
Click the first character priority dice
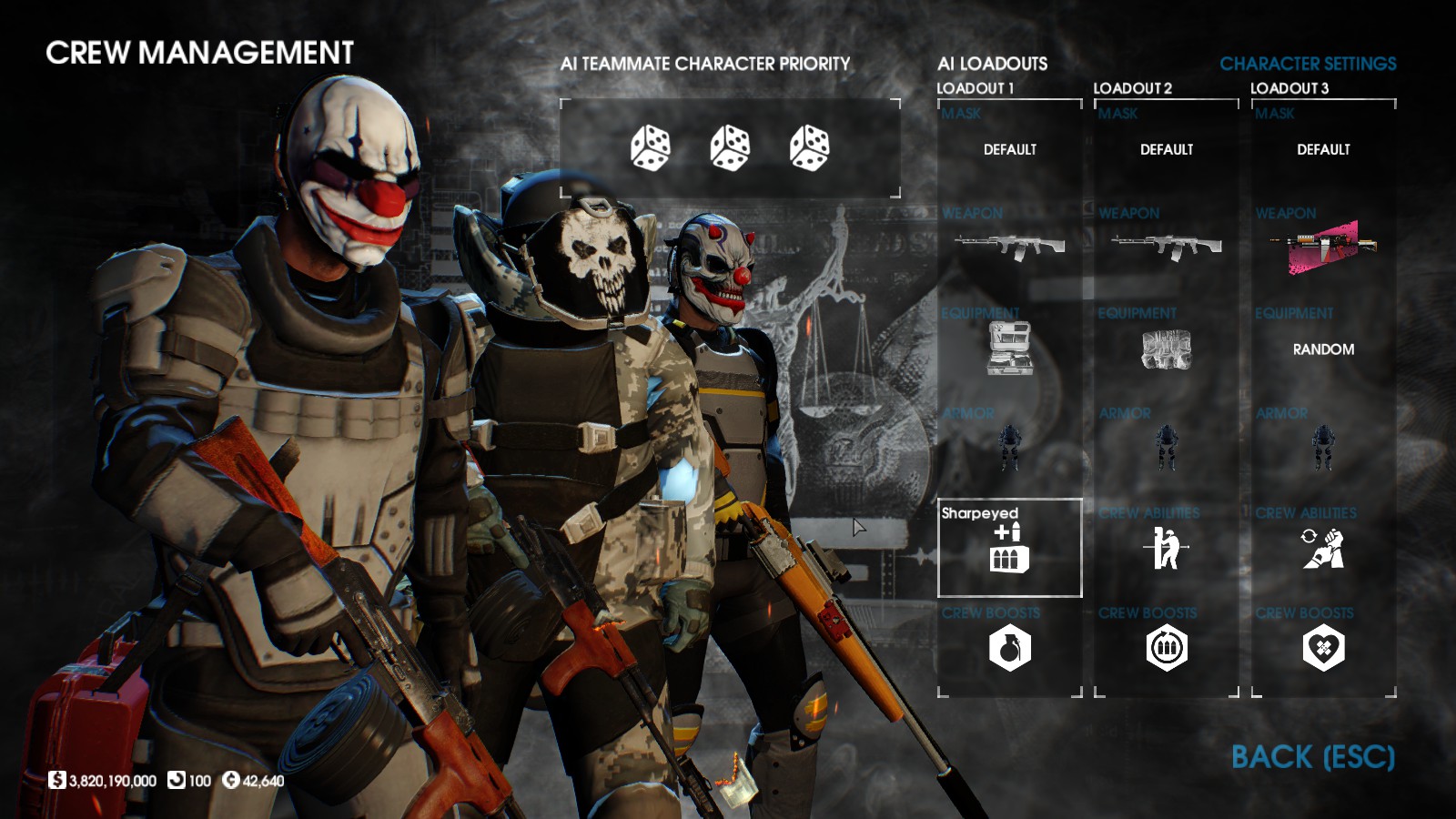coord(650,148)
